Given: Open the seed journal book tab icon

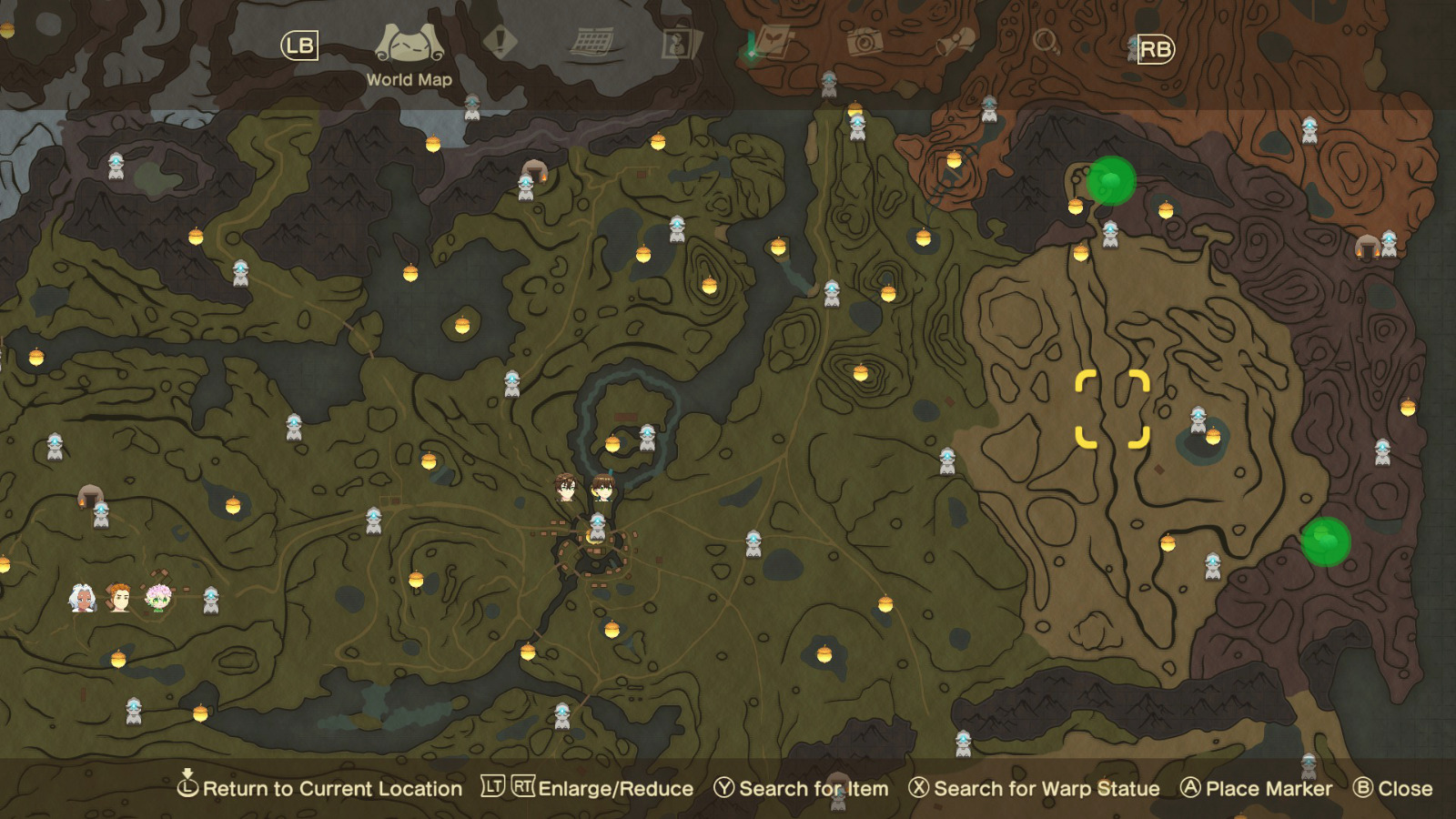Looking at the screenshot, I should point(772,41).
